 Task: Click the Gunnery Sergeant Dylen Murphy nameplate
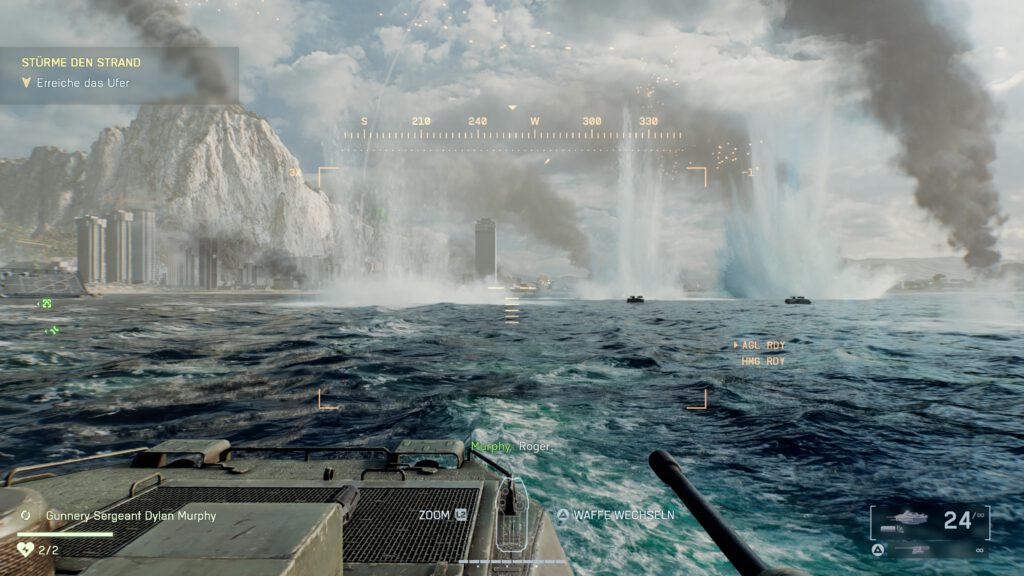[x=131, y=516]
